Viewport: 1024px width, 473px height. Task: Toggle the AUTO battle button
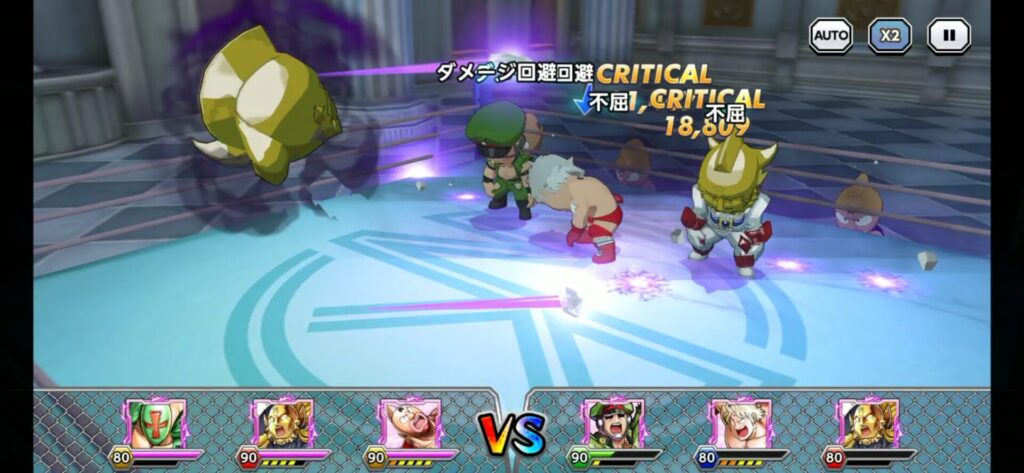[830, 36]
